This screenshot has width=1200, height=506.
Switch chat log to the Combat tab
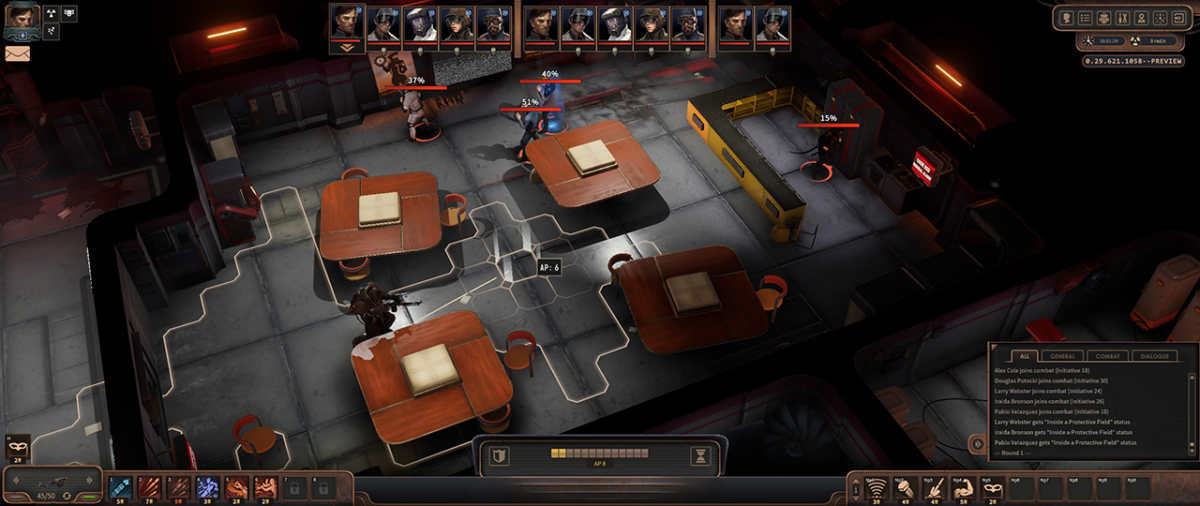point(1108,356)
